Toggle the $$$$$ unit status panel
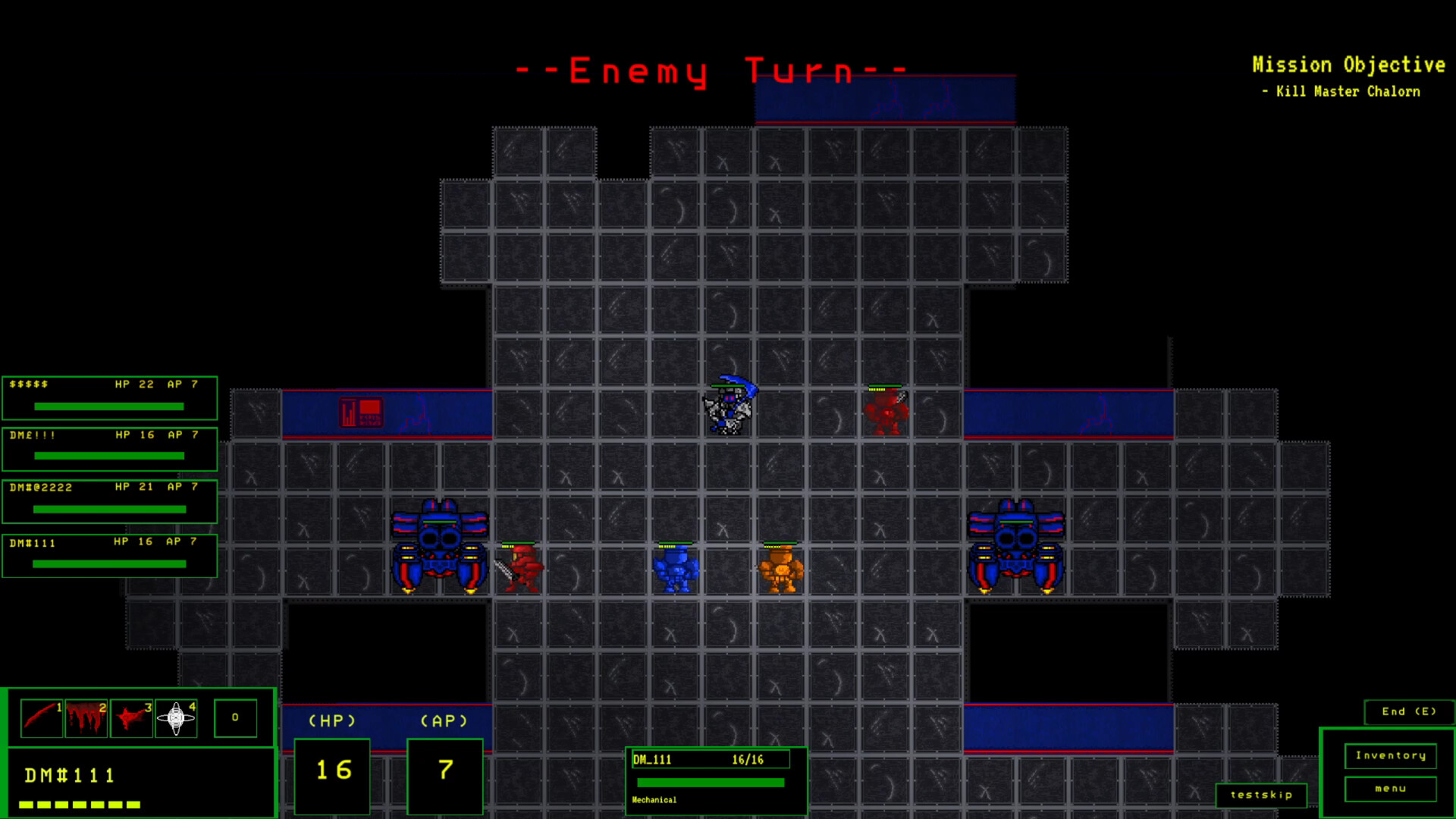 (x=109, y=397)
